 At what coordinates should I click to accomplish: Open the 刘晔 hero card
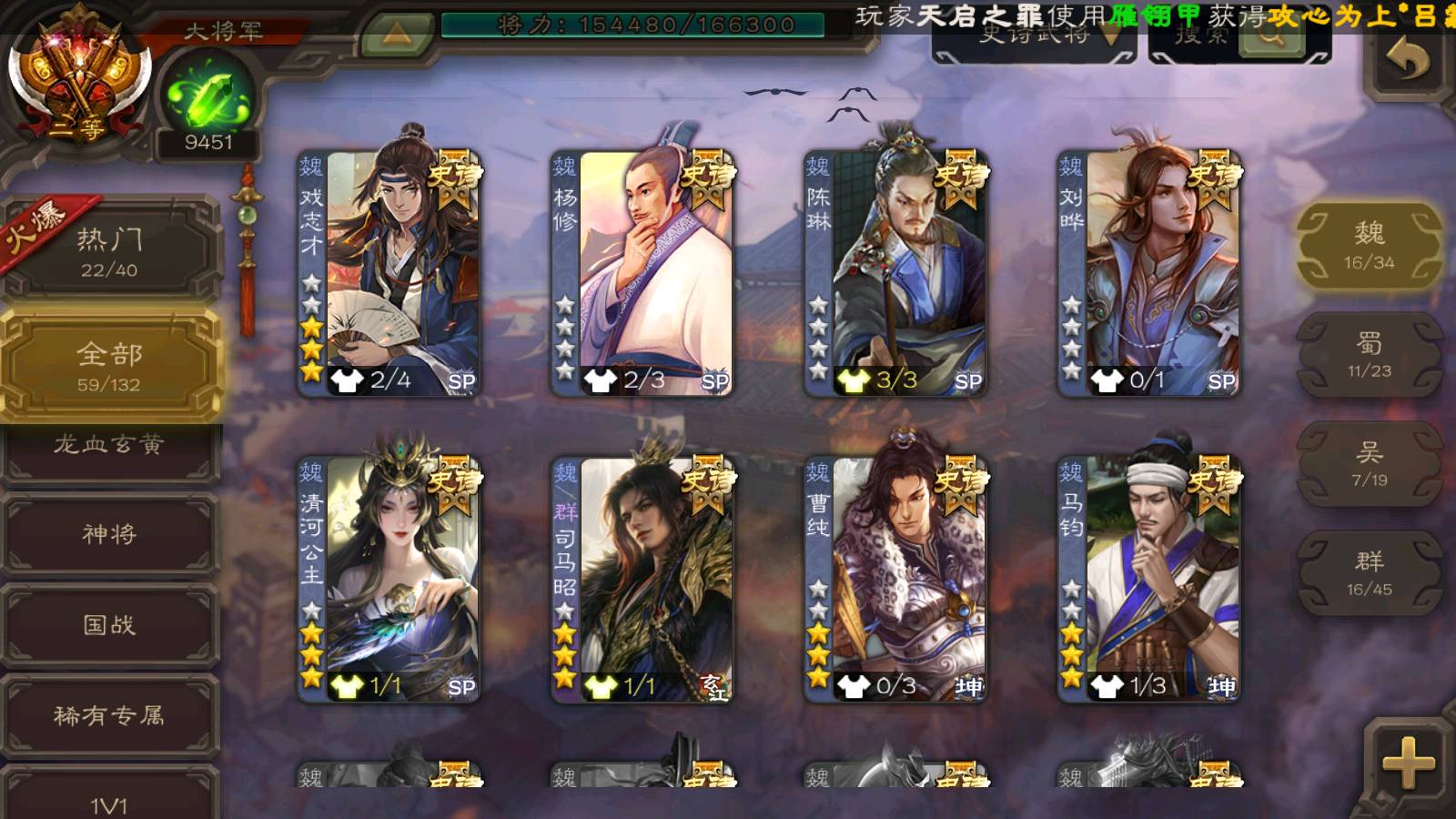pos(1148,273)
